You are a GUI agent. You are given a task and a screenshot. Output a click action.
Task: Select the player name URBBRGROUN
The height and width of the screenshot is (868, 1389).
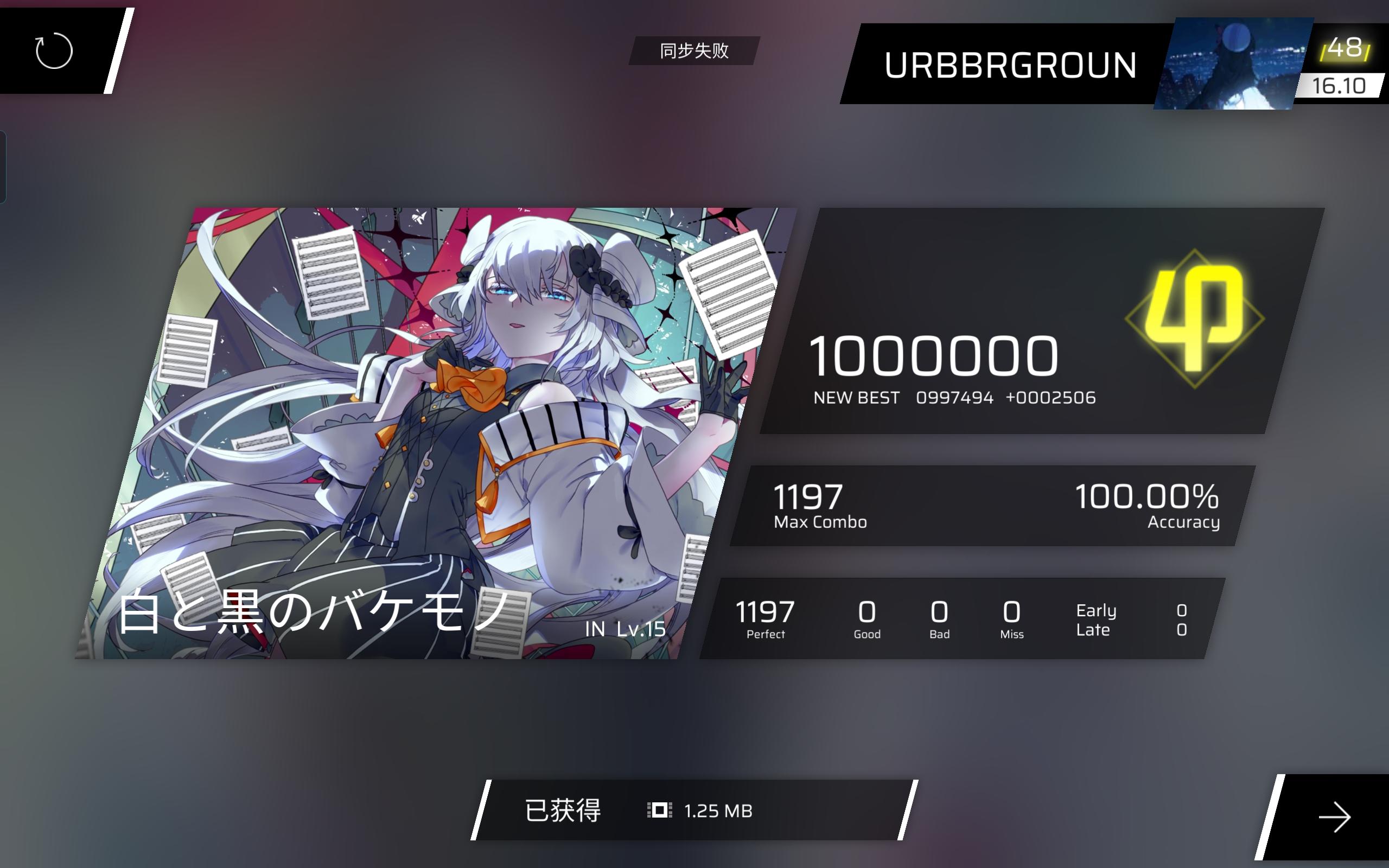(1010, 65)
